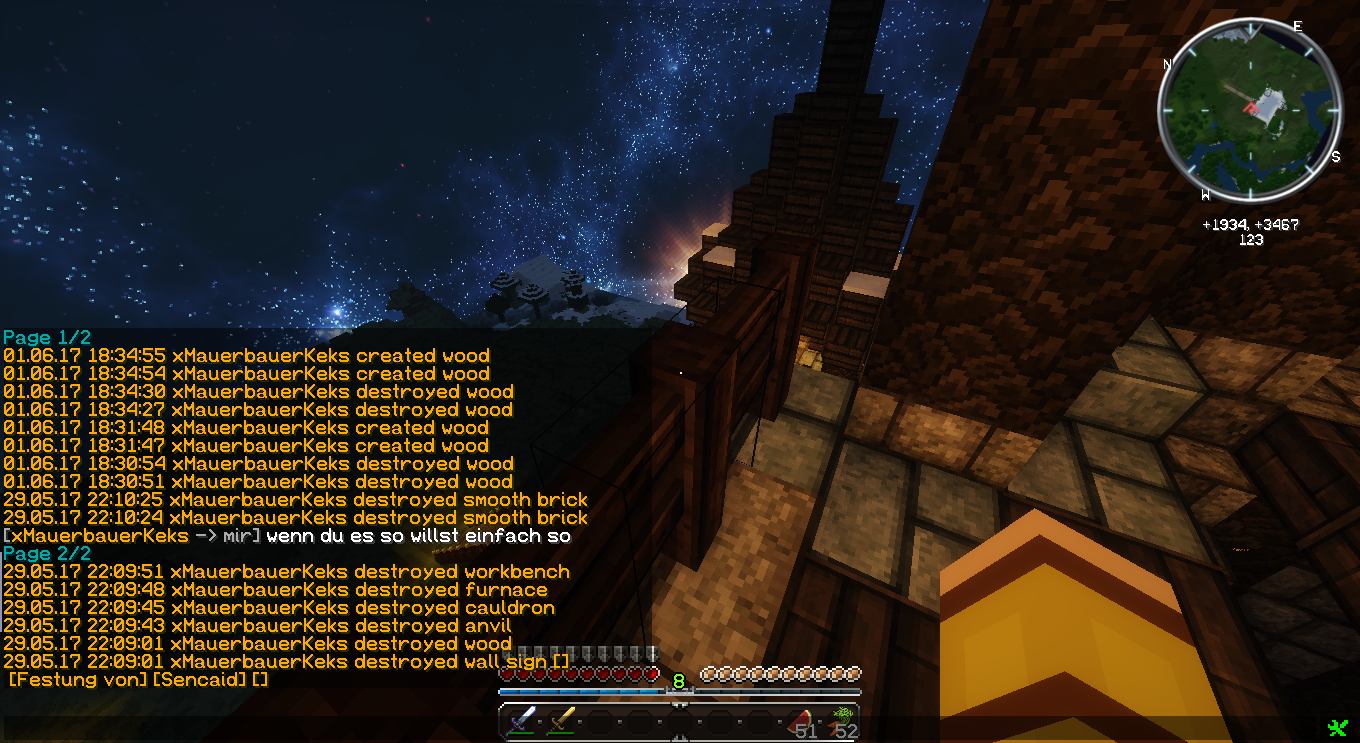Click the red player marker on minimap
The width and height of the screenshot is (1360, 743).
pyautogui.click(x=1249, y=106)
